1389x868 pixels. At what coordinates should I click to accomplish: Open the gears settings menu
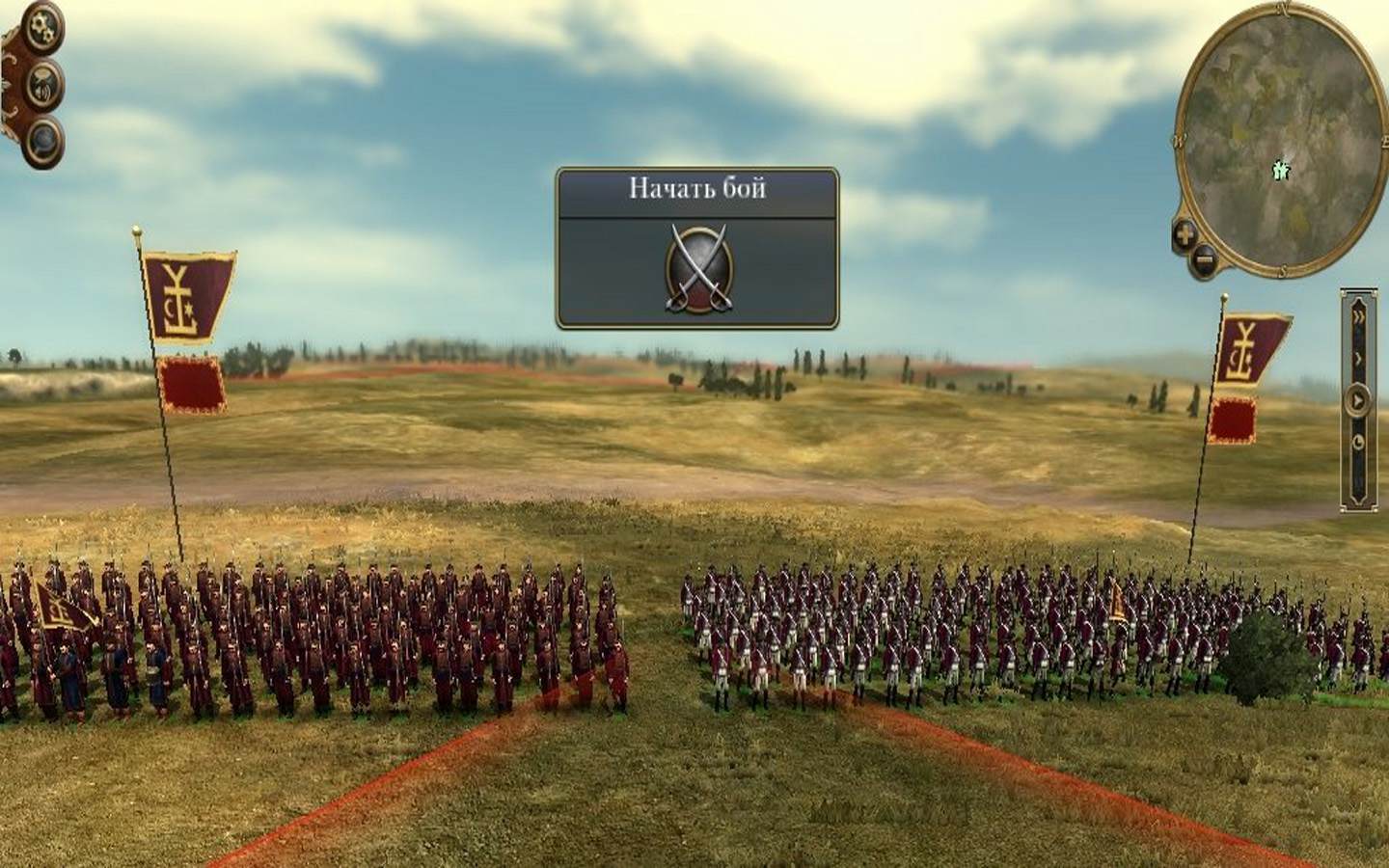point(42,27)
